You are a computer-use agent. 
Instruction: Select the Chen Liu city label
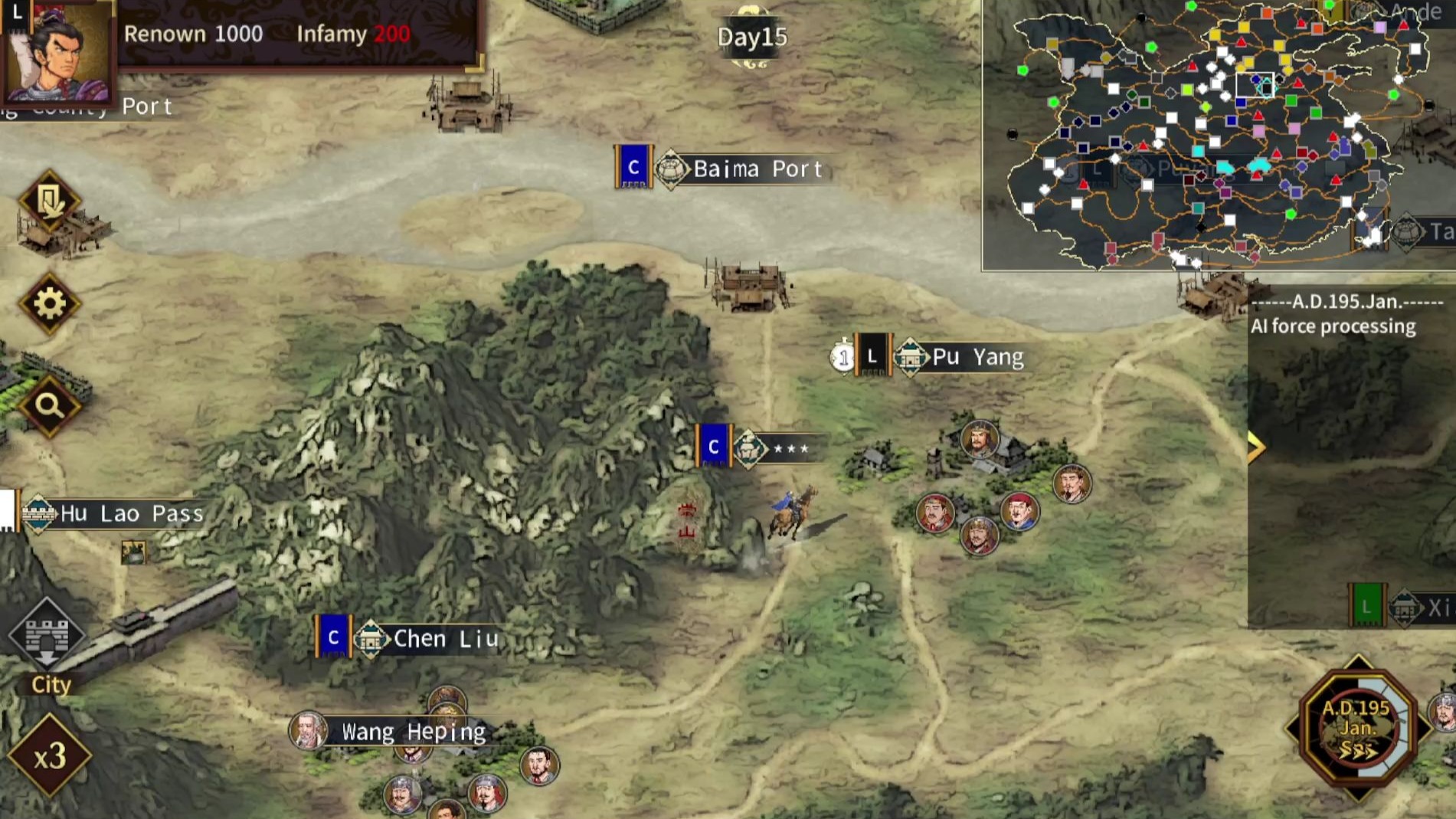click(x=445, y=638)
